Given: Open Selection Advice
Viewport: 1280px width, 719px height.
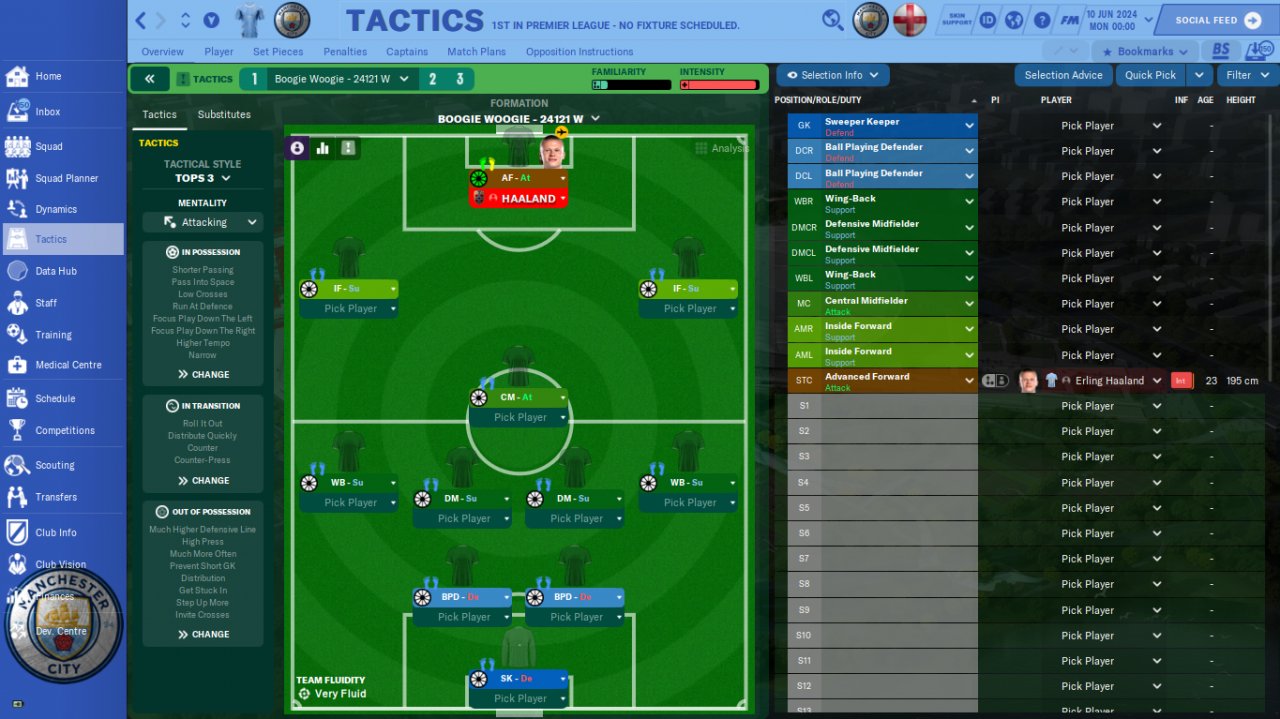Looking at the screenshot, I should [x=1063, y=75].
